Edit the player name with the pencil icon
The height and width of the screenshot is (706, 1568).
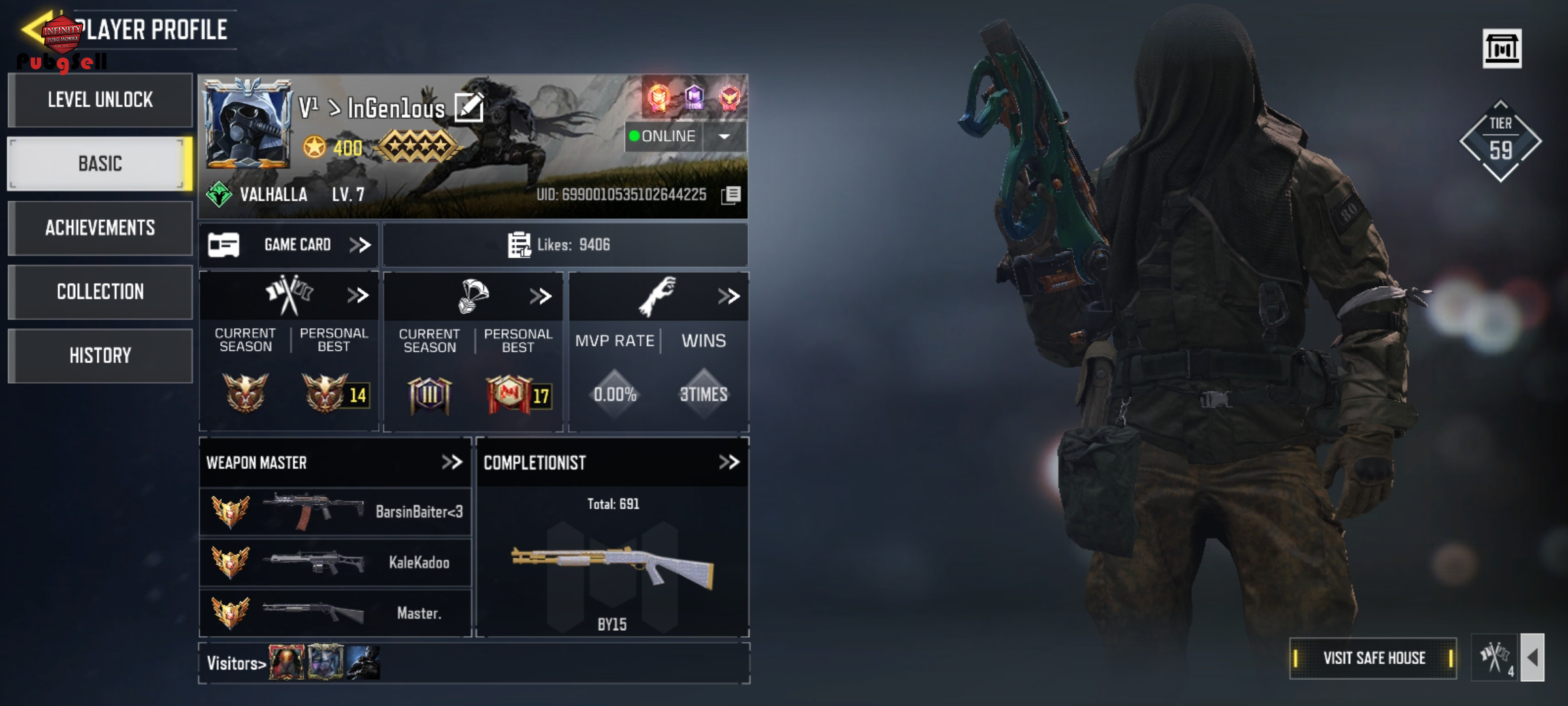[x=468, y=108]
